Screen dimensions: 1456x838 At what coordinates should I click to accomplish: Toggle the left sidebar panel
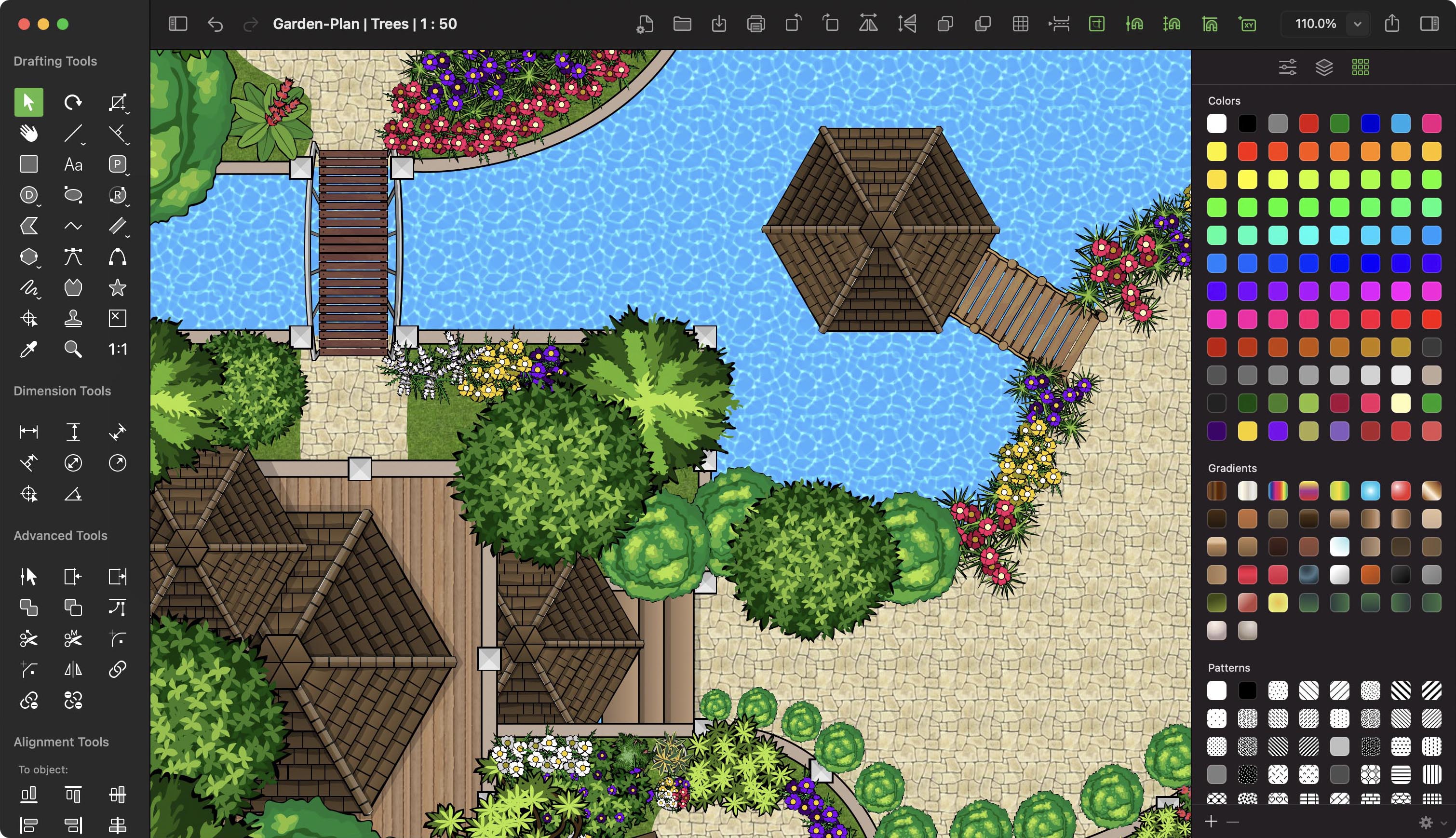coord(178,24)
